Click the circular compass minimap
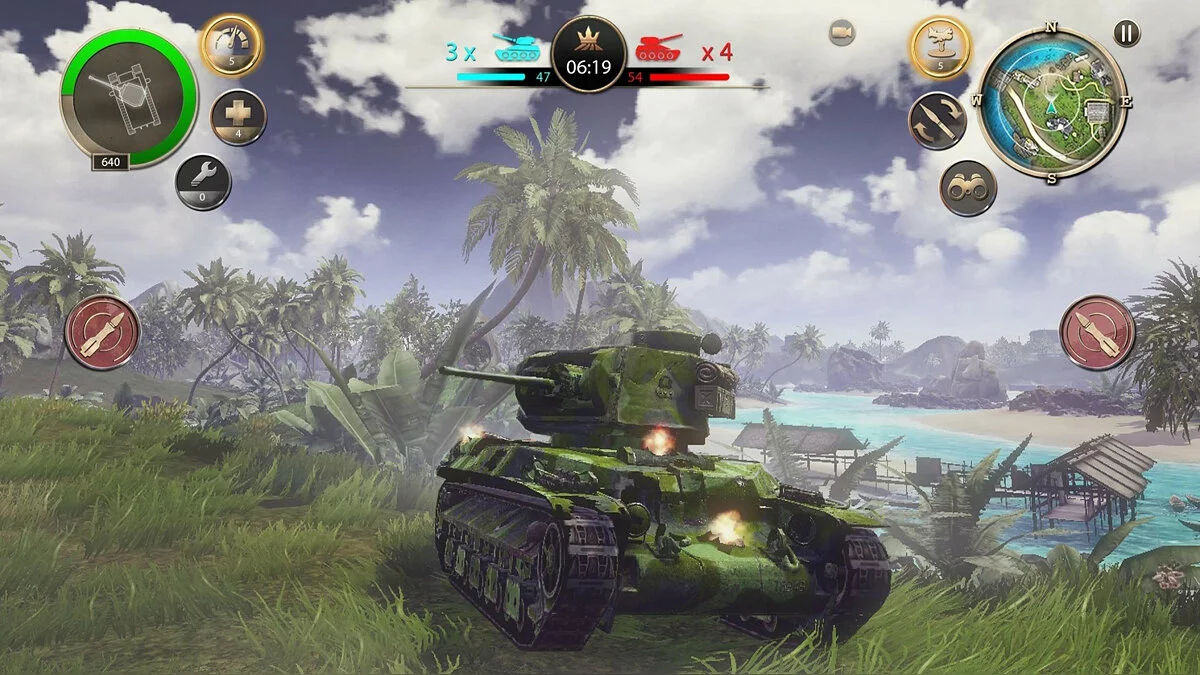Screen dimensions: 1200x675 click(x=1052, y=103)
